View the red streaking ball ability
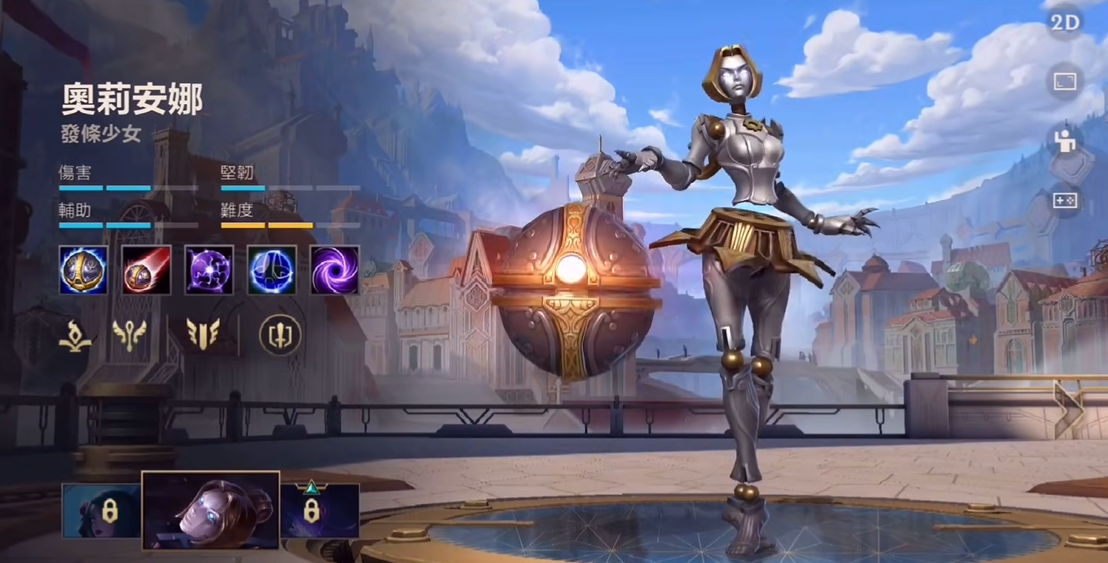The height and width of the screenshot is (563, 1108). click(146, 270)
